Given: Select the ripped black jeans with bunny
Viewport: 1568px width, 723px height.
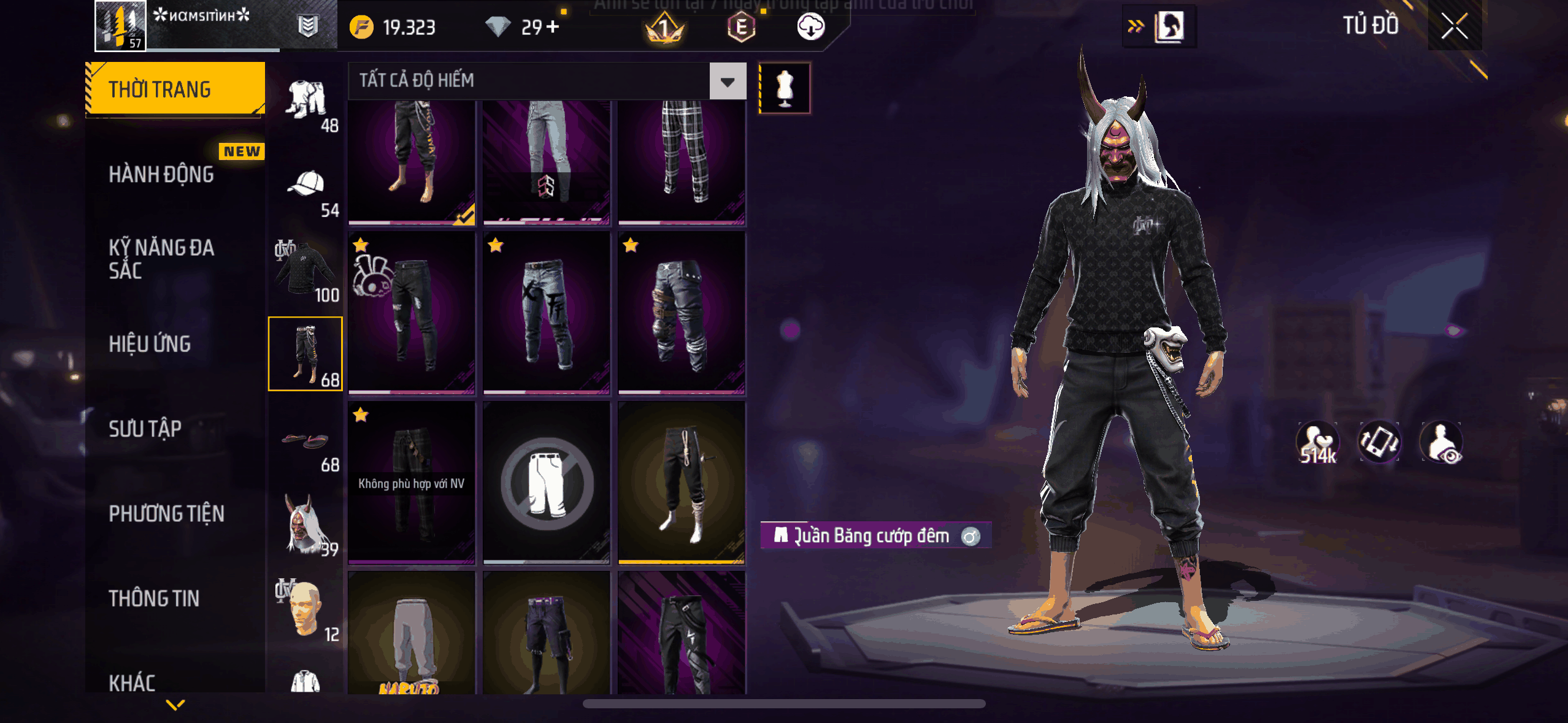Looking at the screenshot, I should pos(412,313).
